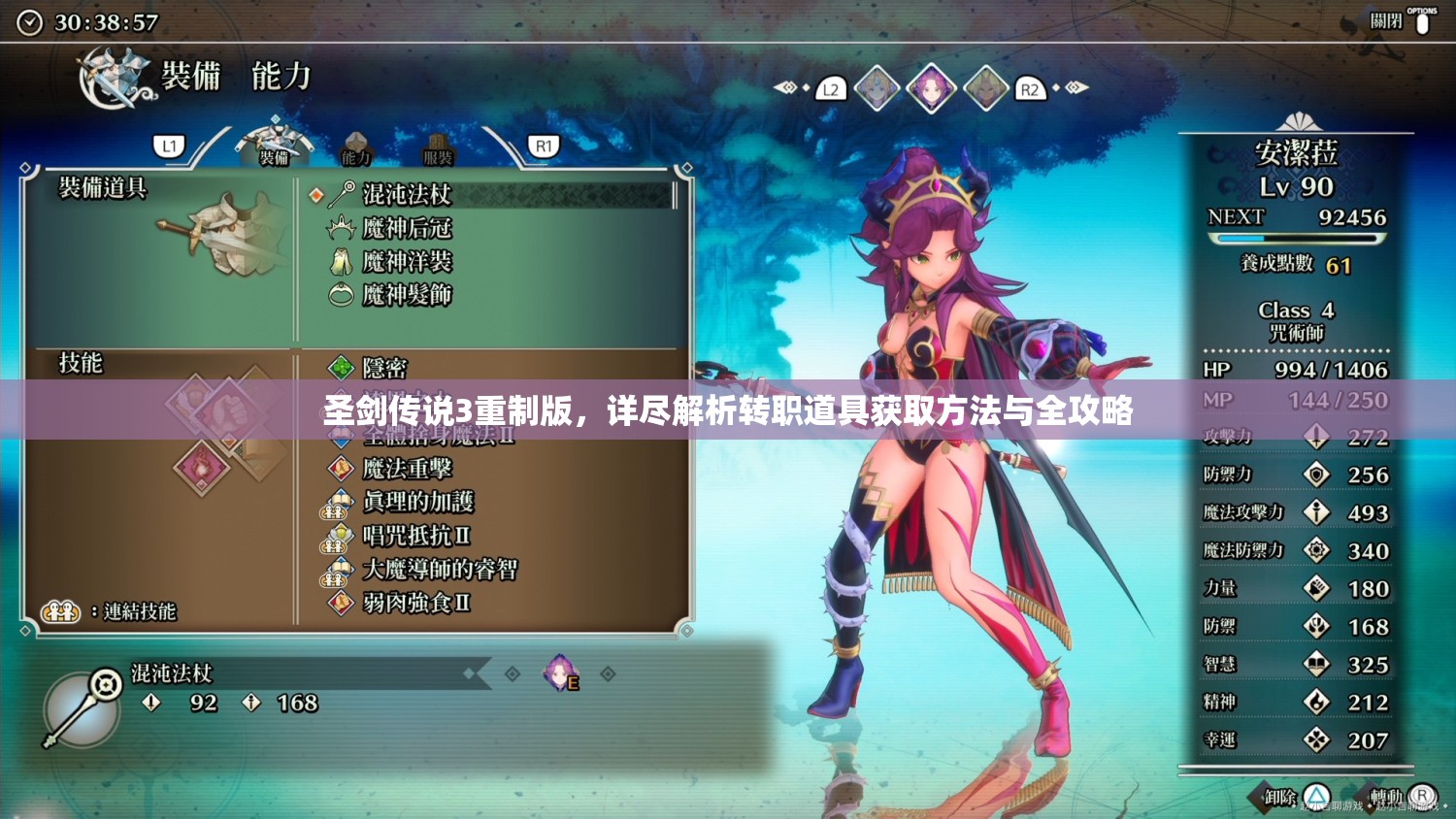The image size is (1456, 819).
Task: Select the center character portrait
Action: pos(932,87)
